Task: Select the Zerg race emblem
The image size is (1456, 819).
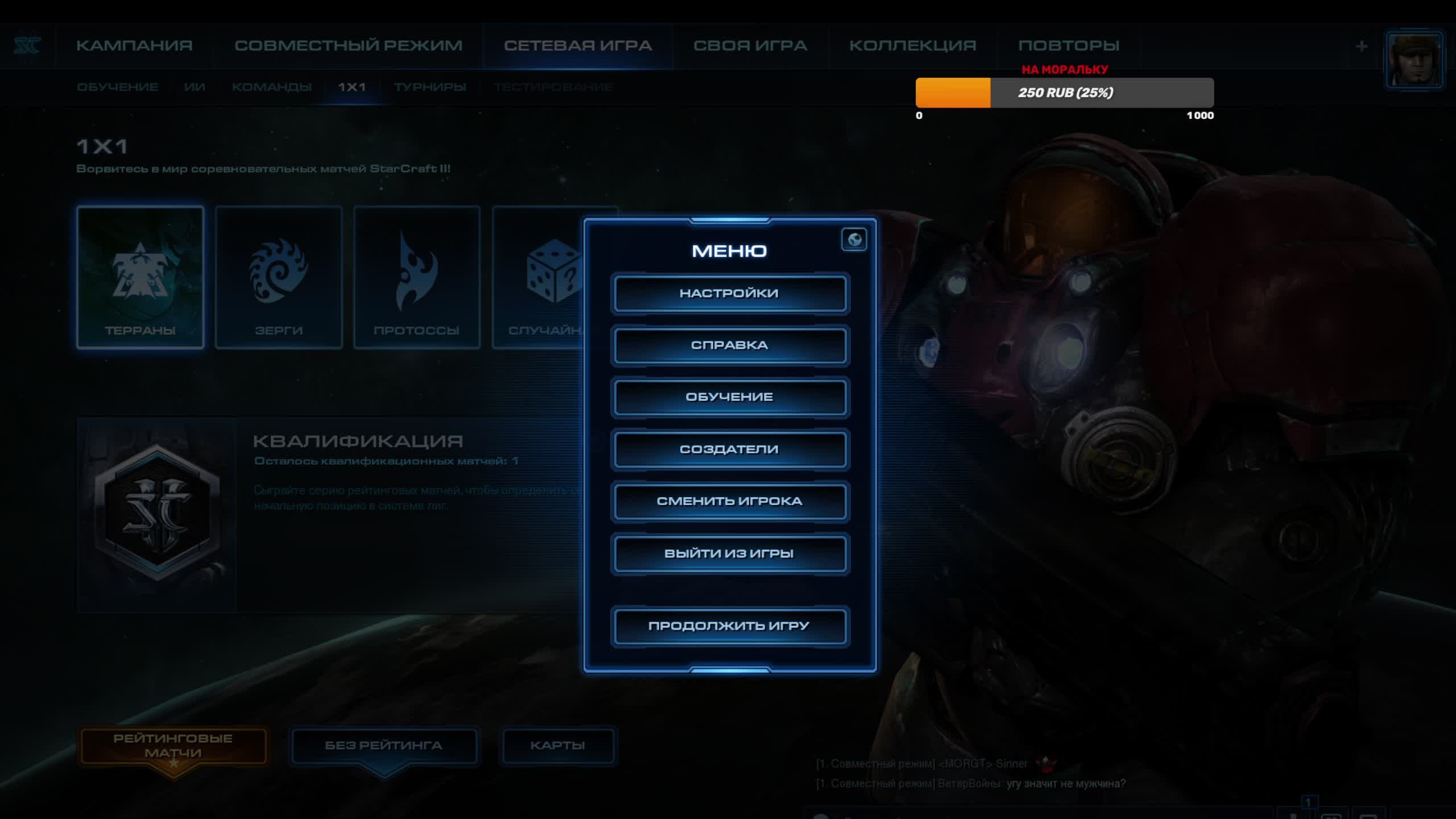Action: (x=278, y=277)
